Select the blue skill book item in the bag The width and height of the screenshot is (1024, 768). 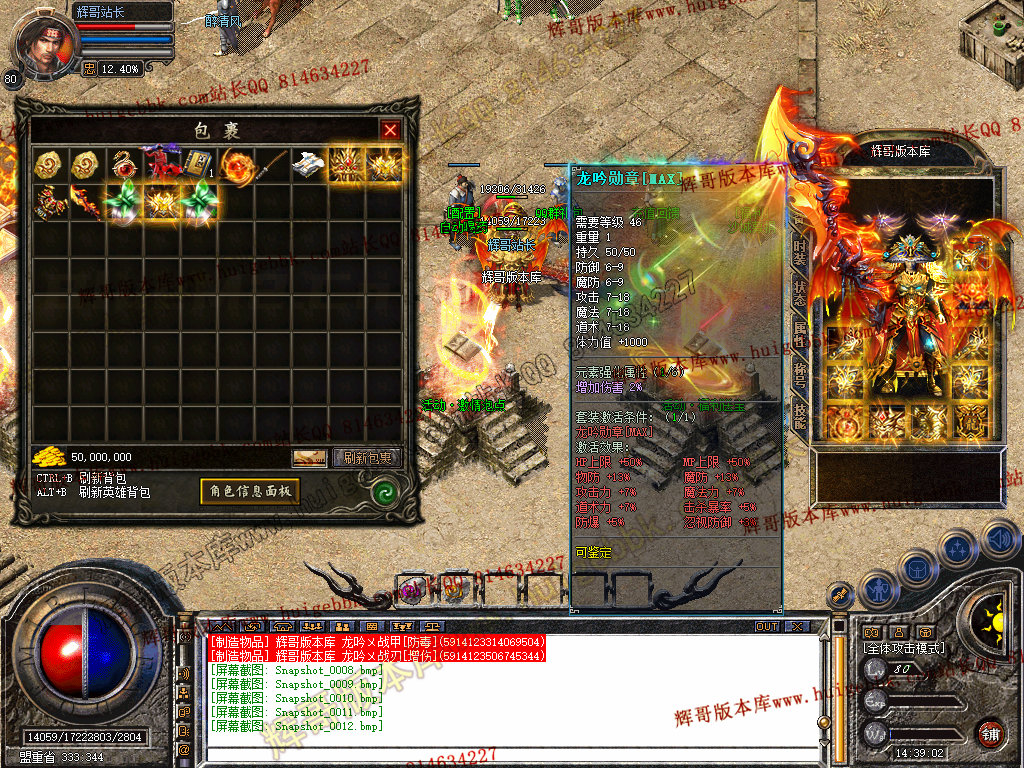tap(195, 165)
